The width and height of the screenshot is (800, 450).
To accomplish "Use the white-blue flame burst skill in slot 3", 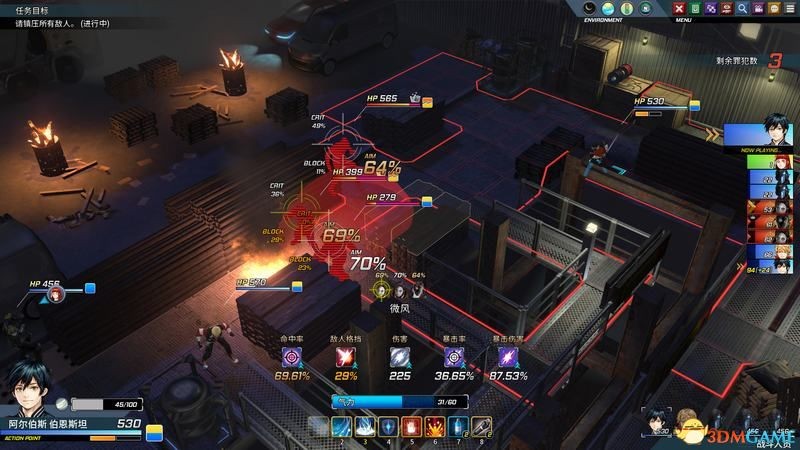I will (365, 427).
